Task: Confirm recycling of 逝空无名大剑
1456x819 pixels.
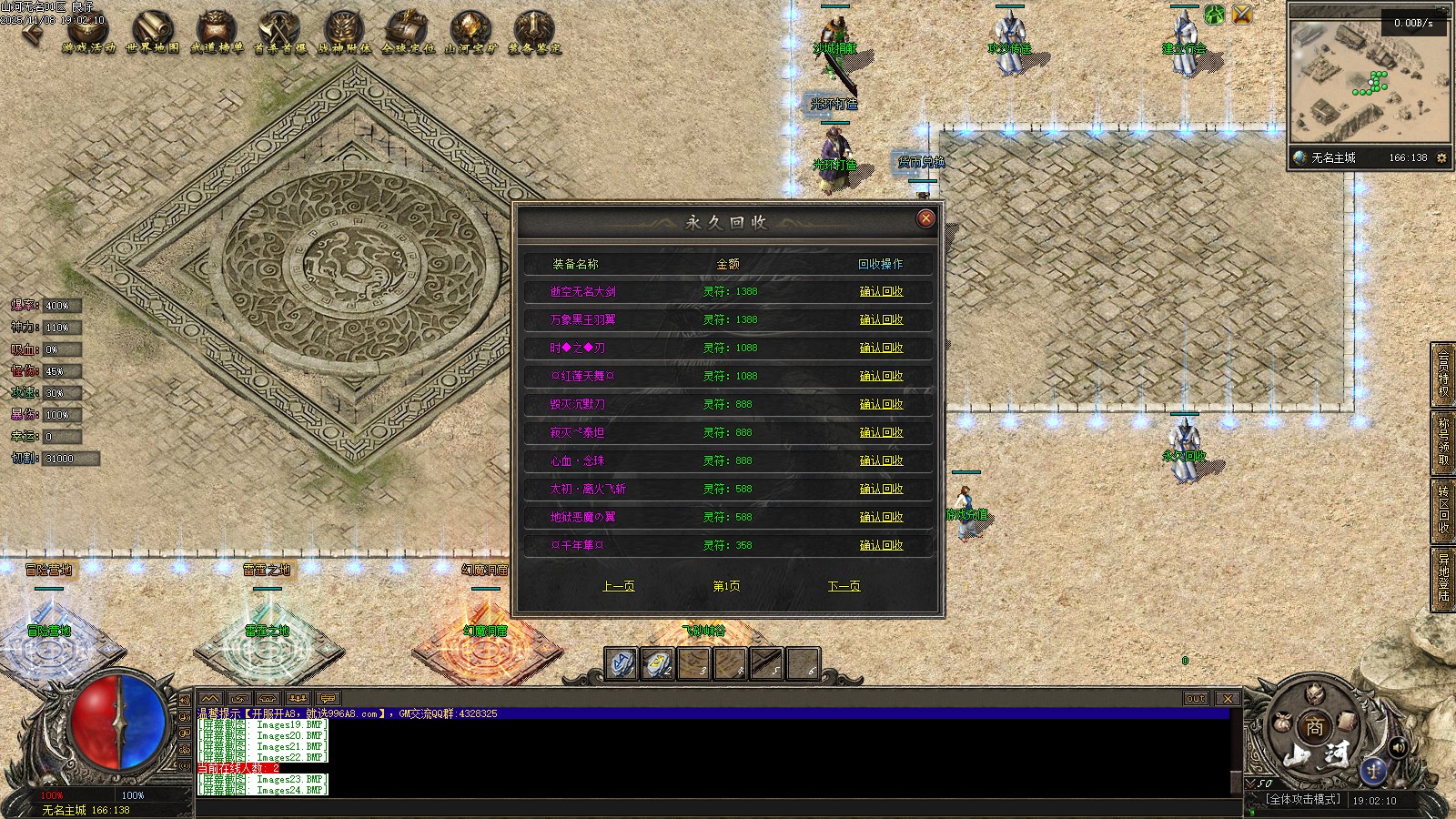Action: tap(881, 292)
